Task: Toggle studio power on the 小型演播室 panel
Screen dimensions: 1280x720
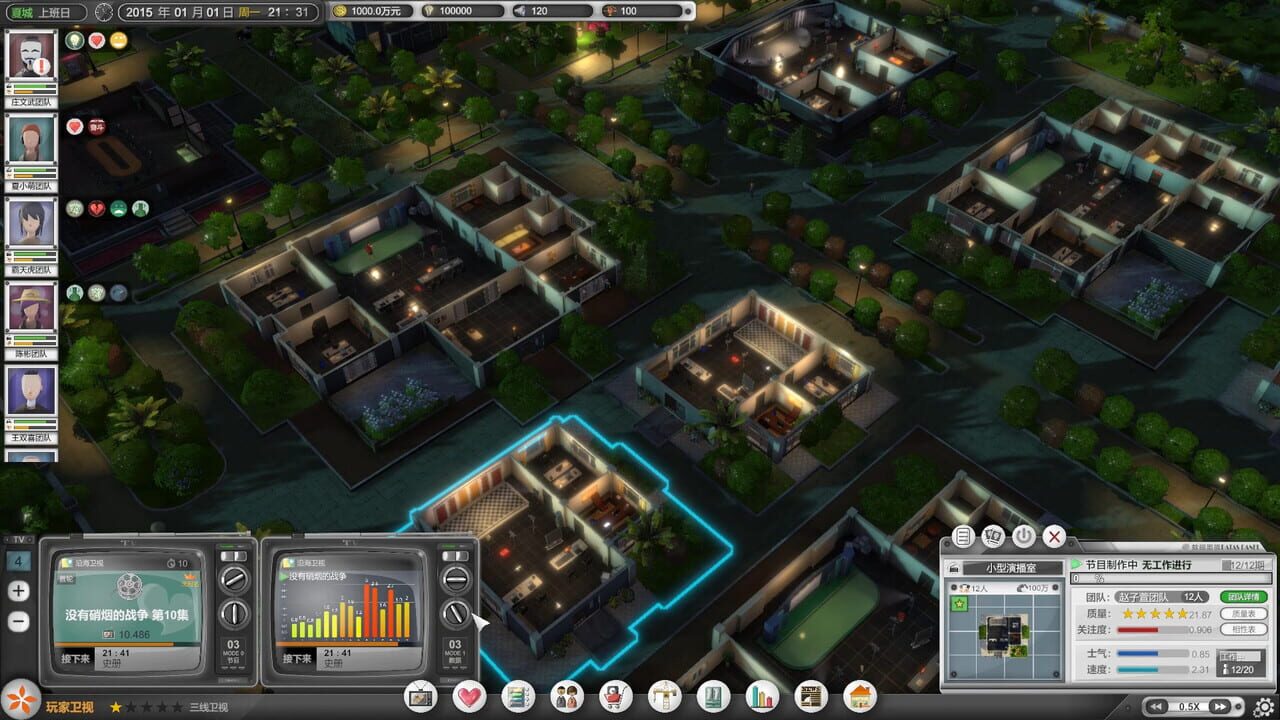Action: (x=1023, y=536)
